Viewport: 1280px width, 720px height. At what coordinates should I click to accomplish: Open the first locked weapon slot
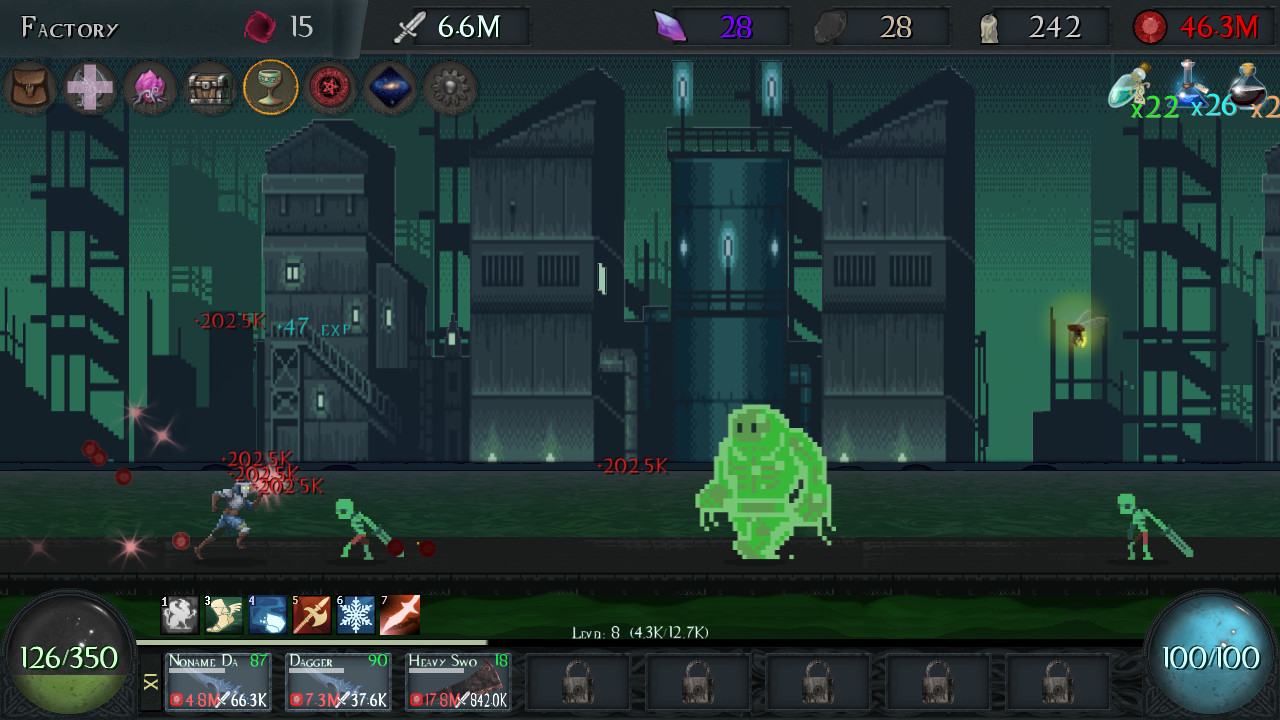coord(577,684)
